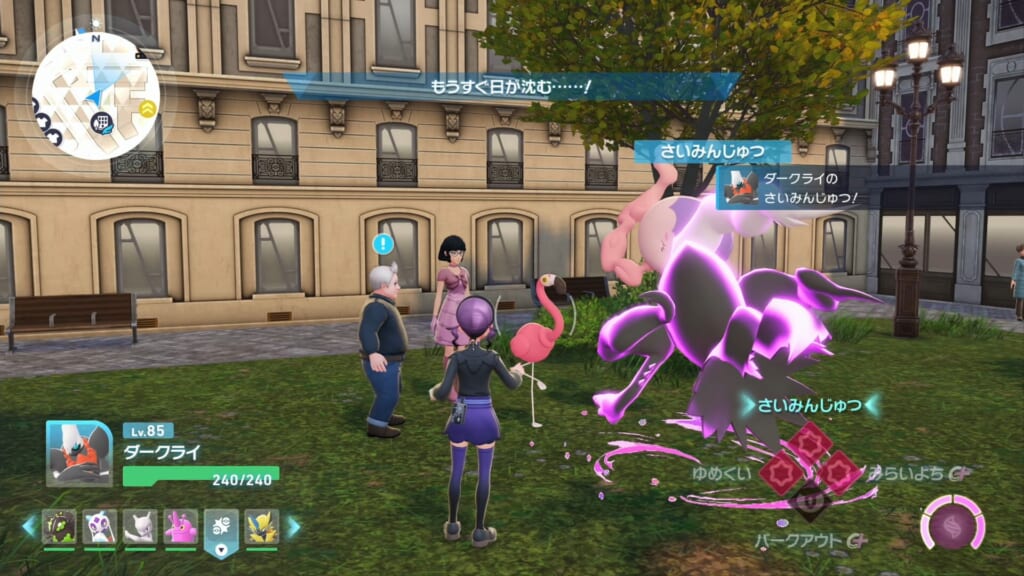Use the ゆめくい move
The height and width of the screenshot is (576, 1024).
(x=781, y=471)
